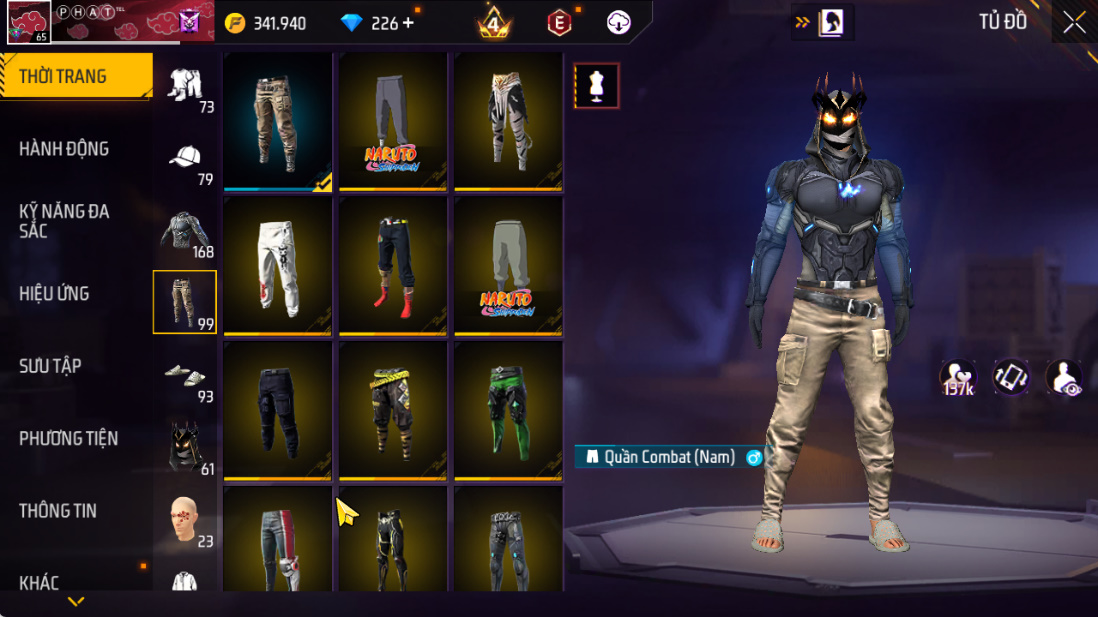Choose the shoes subcategory with sandals icon
The image size is (1098, 617).
[185, 375]
